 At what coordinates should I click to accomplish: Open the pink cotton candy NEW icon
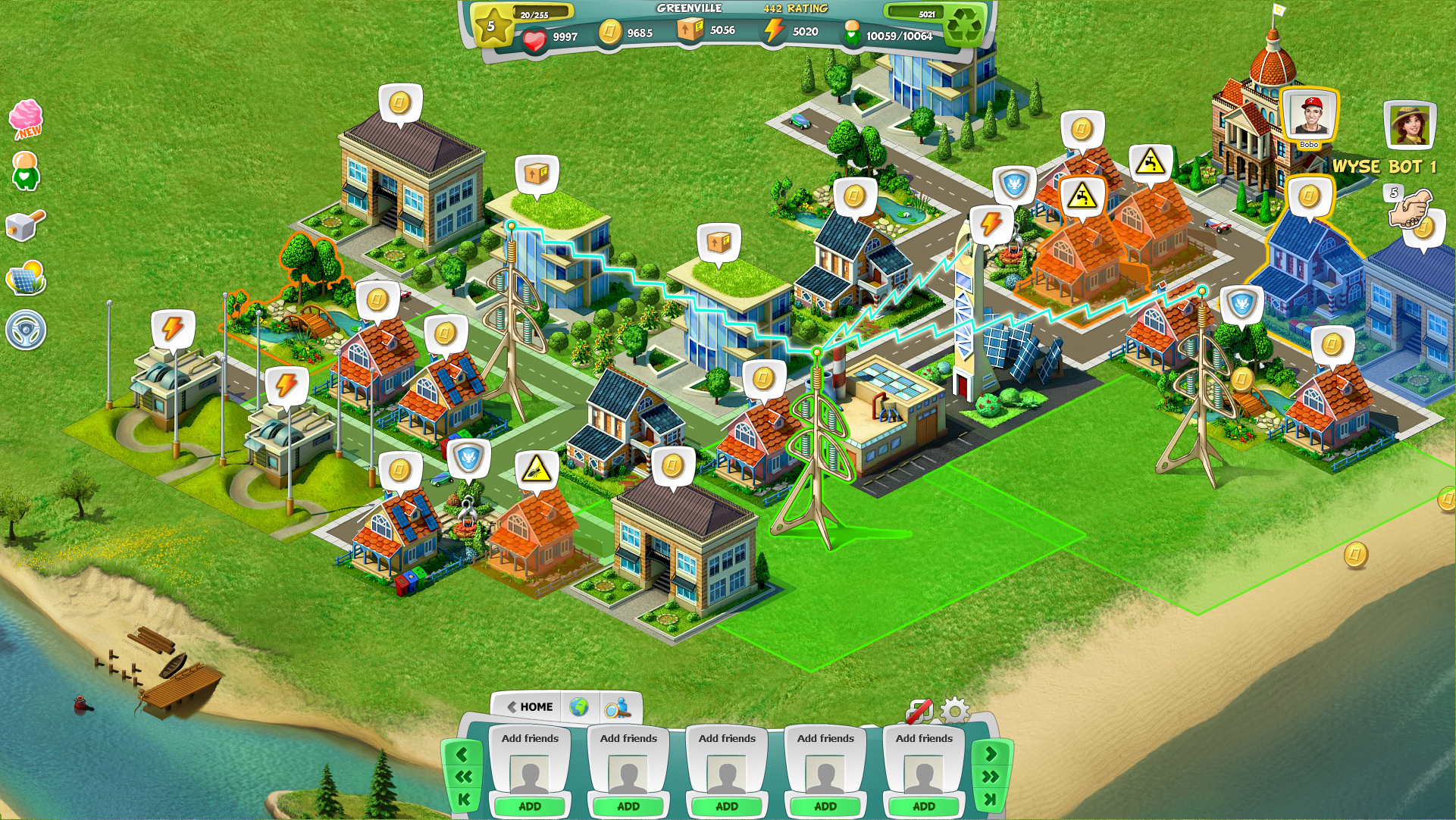pyautogui.click(x=27, y=119)
